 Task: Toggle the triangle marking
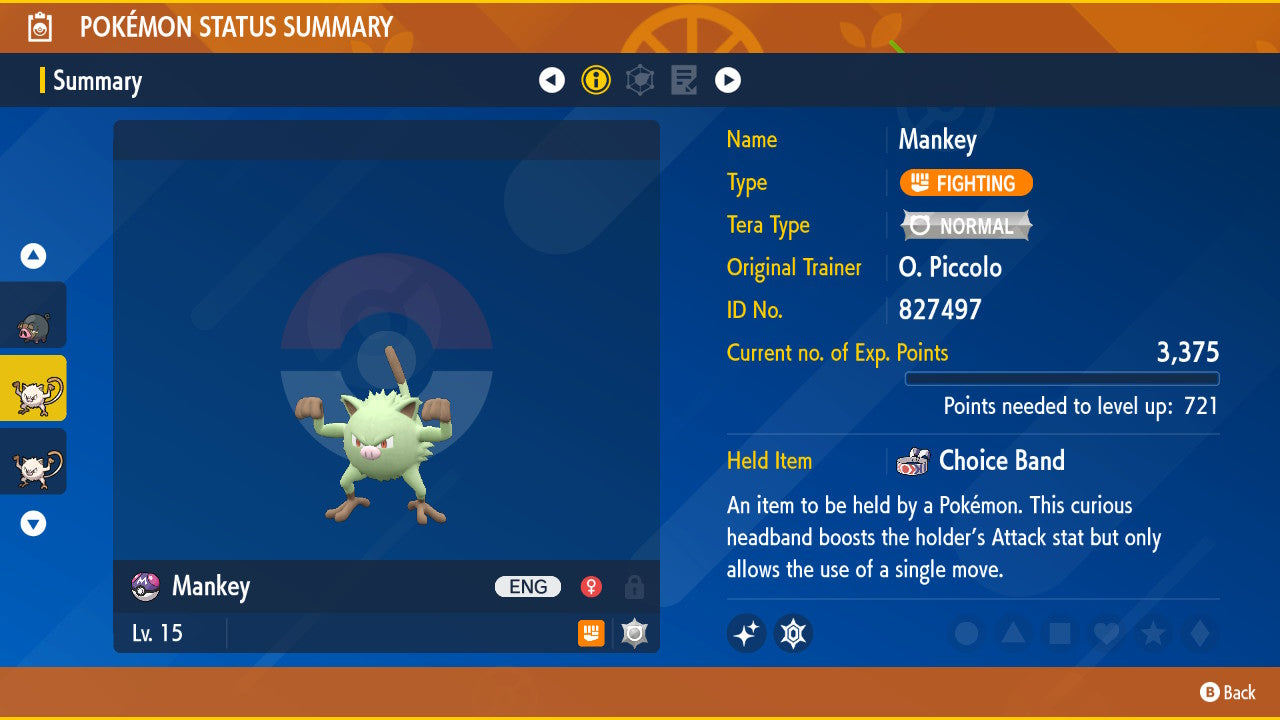(x=1012, y=633)
